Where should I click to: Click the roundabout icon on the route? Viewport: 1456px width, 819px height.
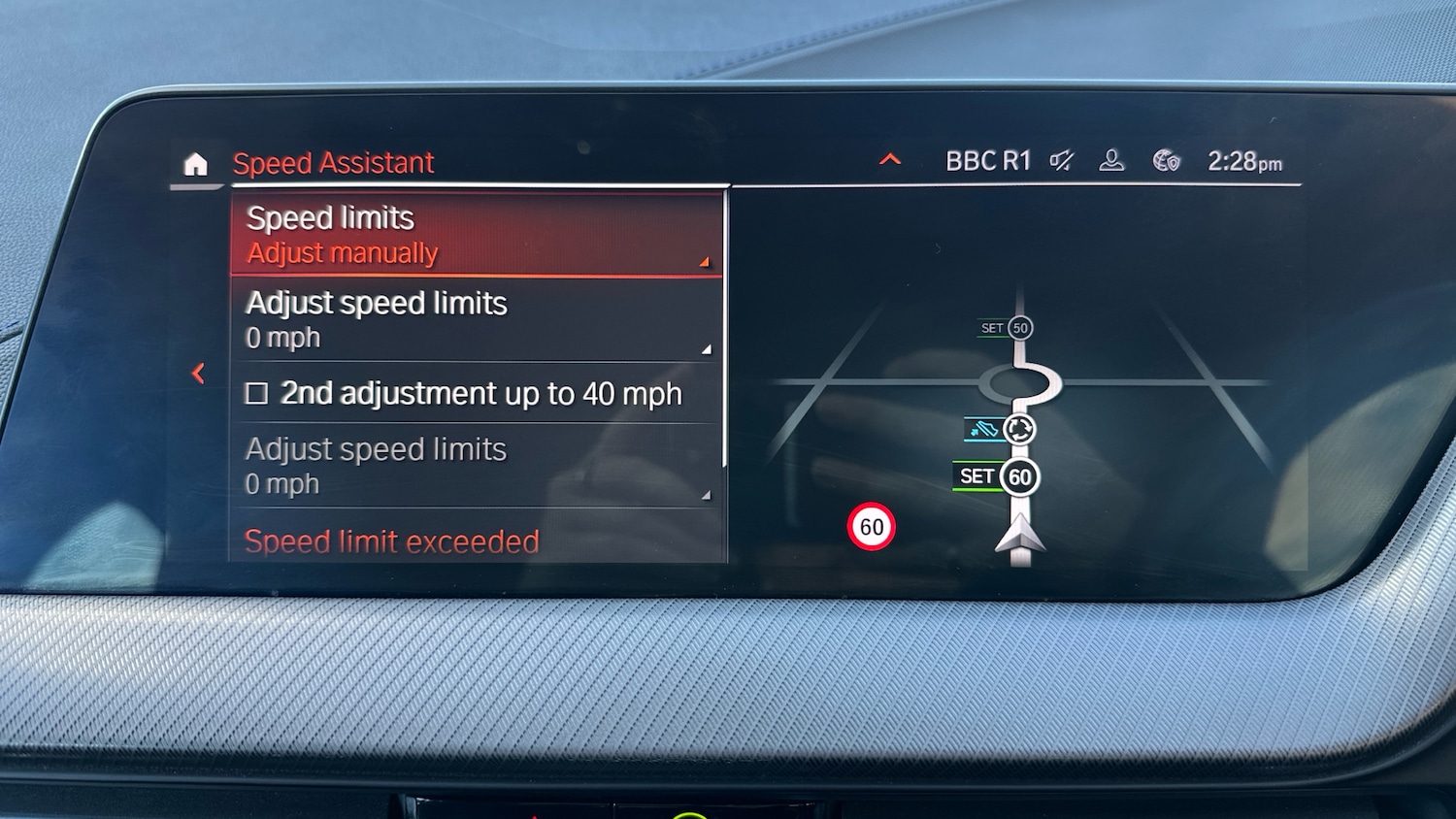pyautogui.click(x=1018, y=429)
